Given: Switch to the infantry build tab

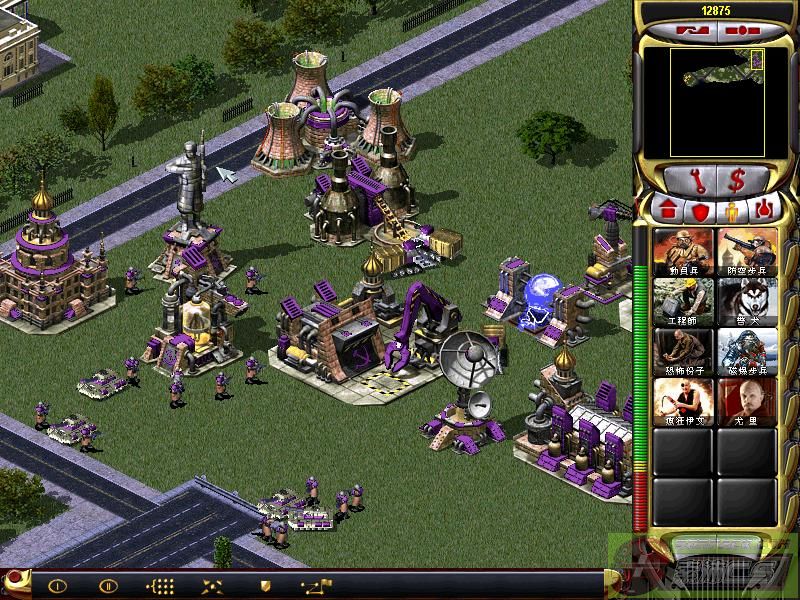Looking at the screenshot, I should tap(732, 211).
